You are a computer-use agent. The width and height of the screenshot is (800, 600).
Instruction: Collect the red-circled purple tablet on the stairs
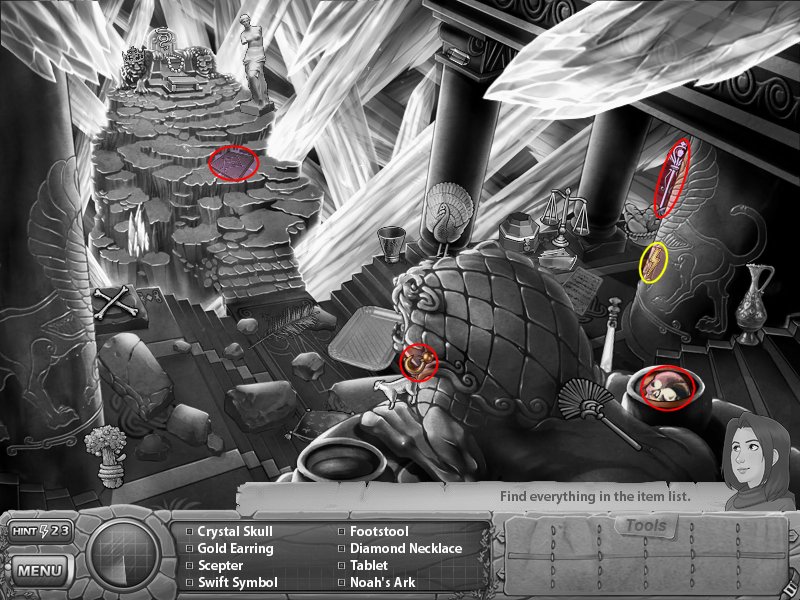coord(233,162)
